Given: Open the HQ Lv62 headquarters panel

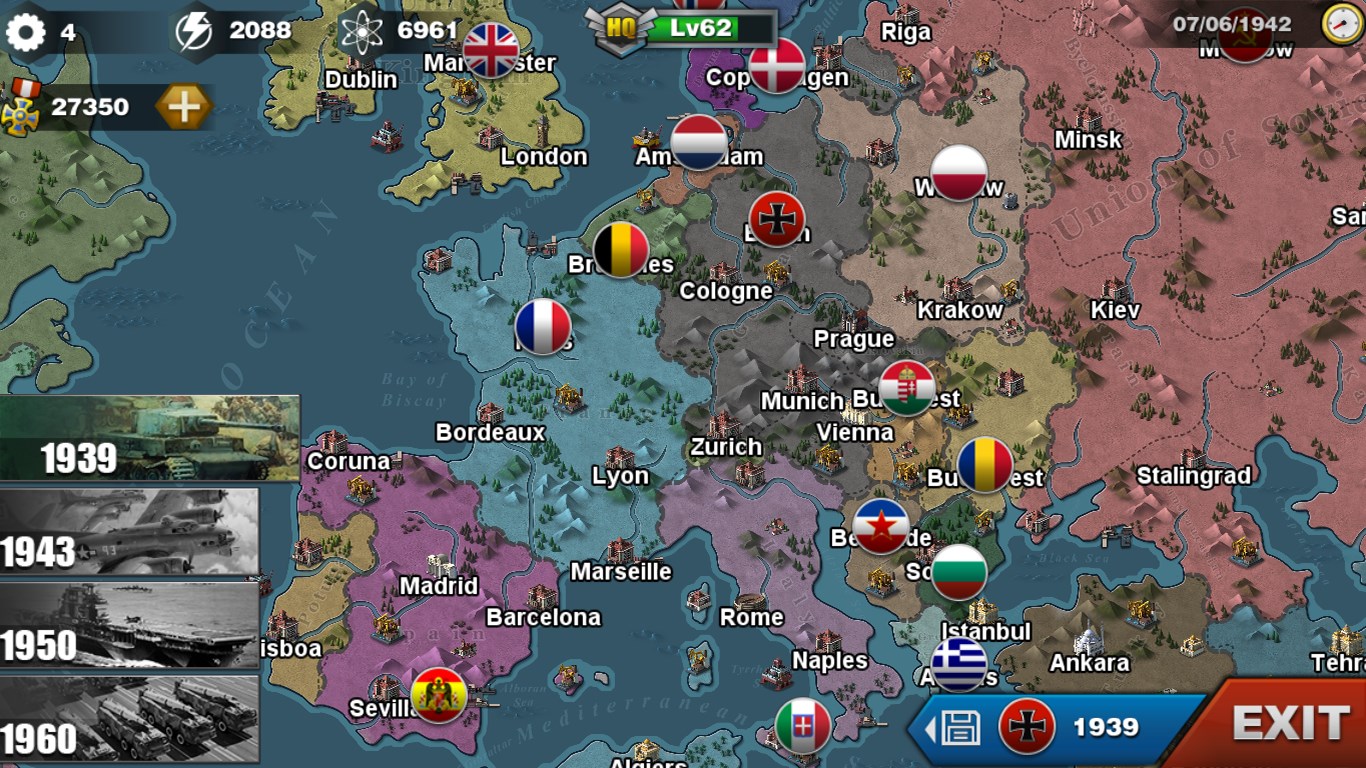Looking at the screenshot, I should click(x=680, y=29).
